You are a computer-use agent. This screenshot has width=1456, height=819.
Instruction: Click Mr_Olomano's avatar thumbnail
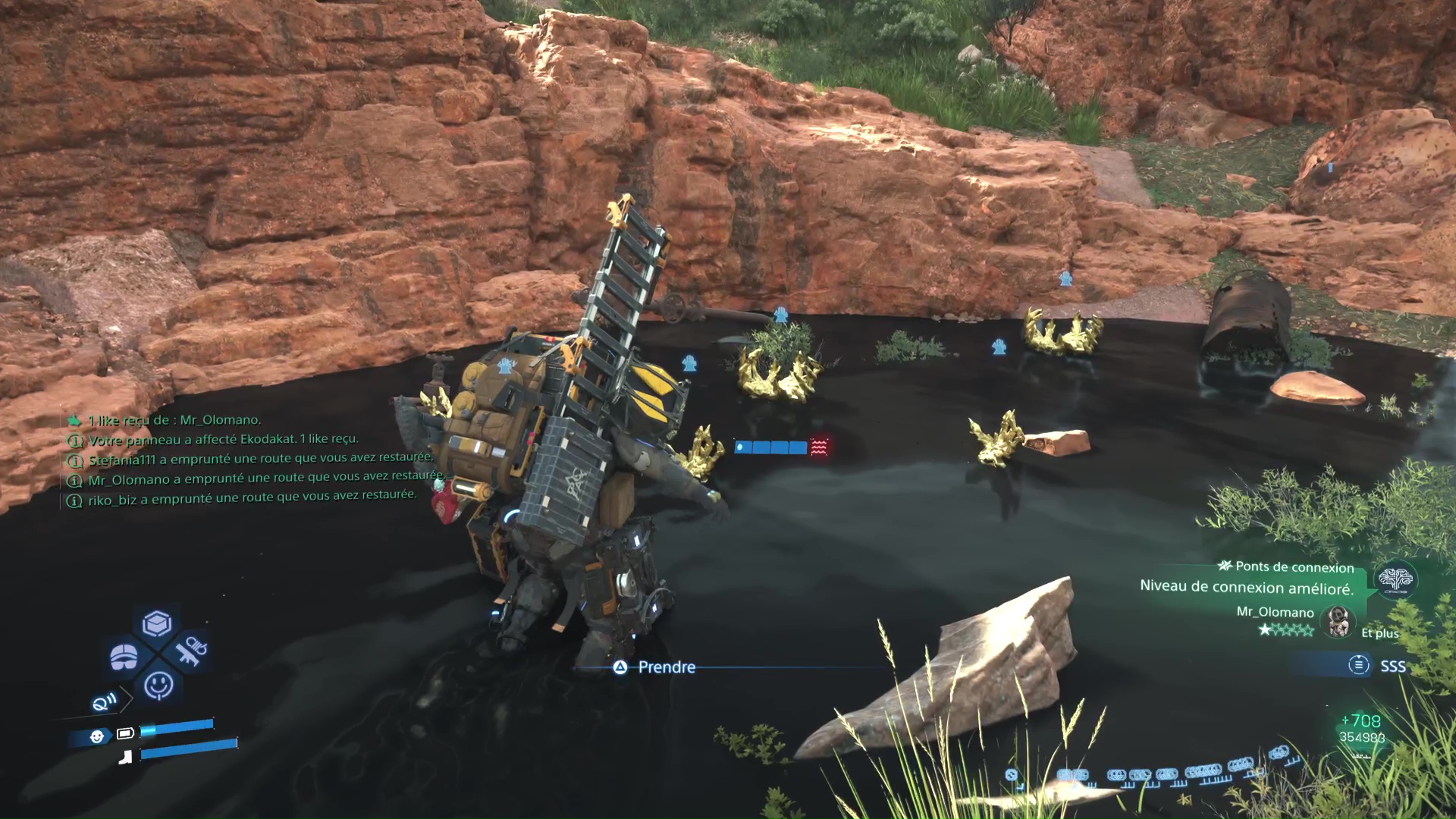pyautogui.click(x=1338, y=622)
